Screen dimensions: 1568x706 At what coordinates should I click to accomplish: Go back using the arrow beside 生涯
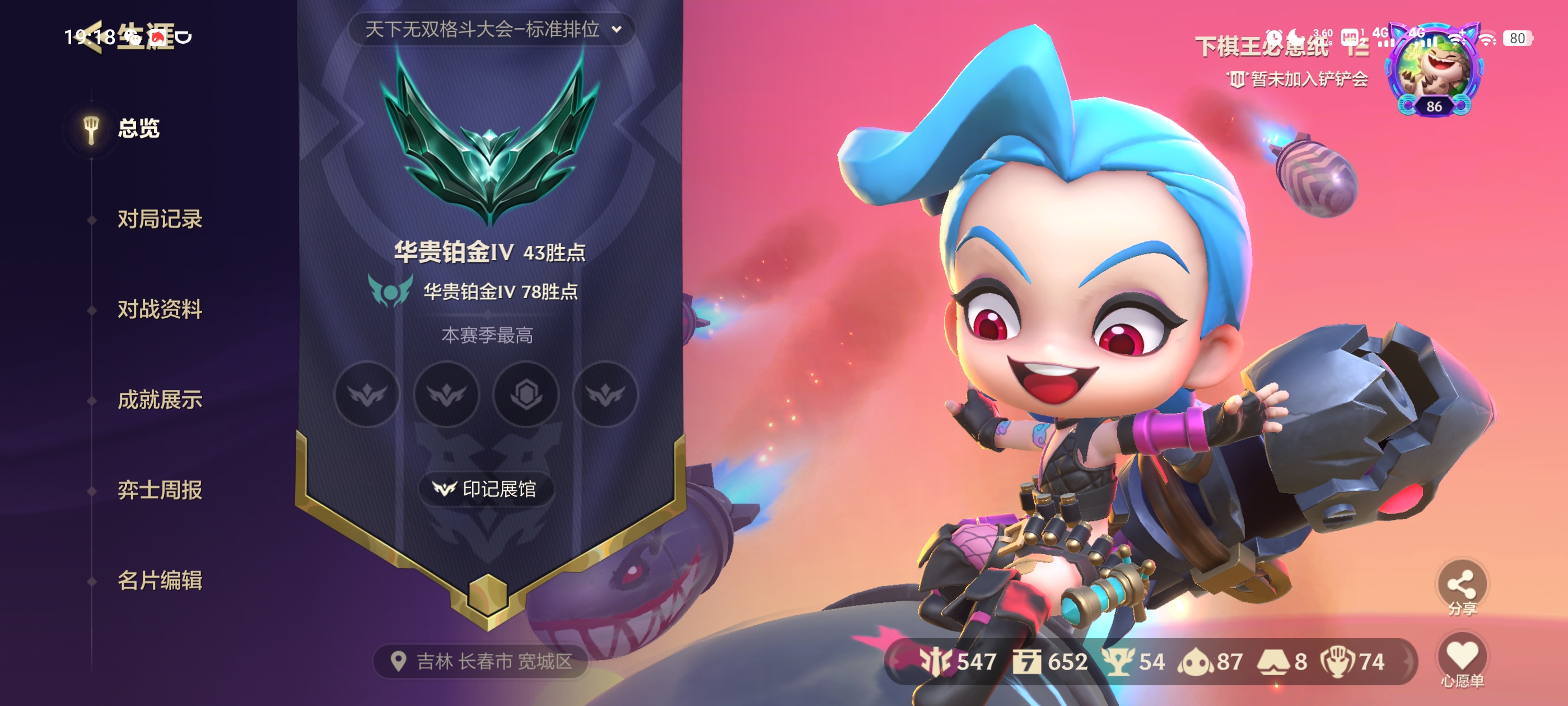(x=91, y=37)
